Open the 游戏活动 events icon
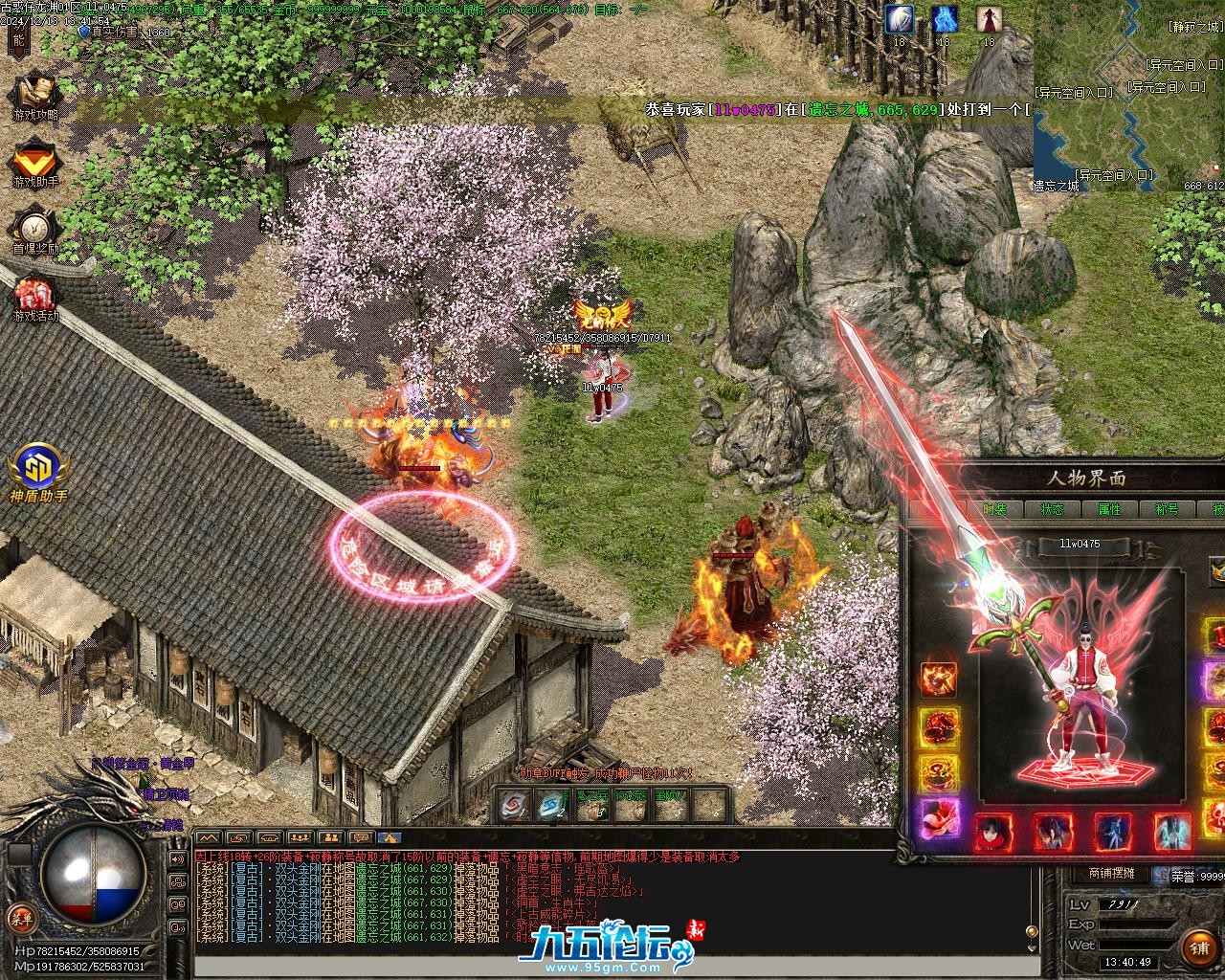Image resolution: width=1225 pixels, height=980 pixels. (x=35, y=297)
